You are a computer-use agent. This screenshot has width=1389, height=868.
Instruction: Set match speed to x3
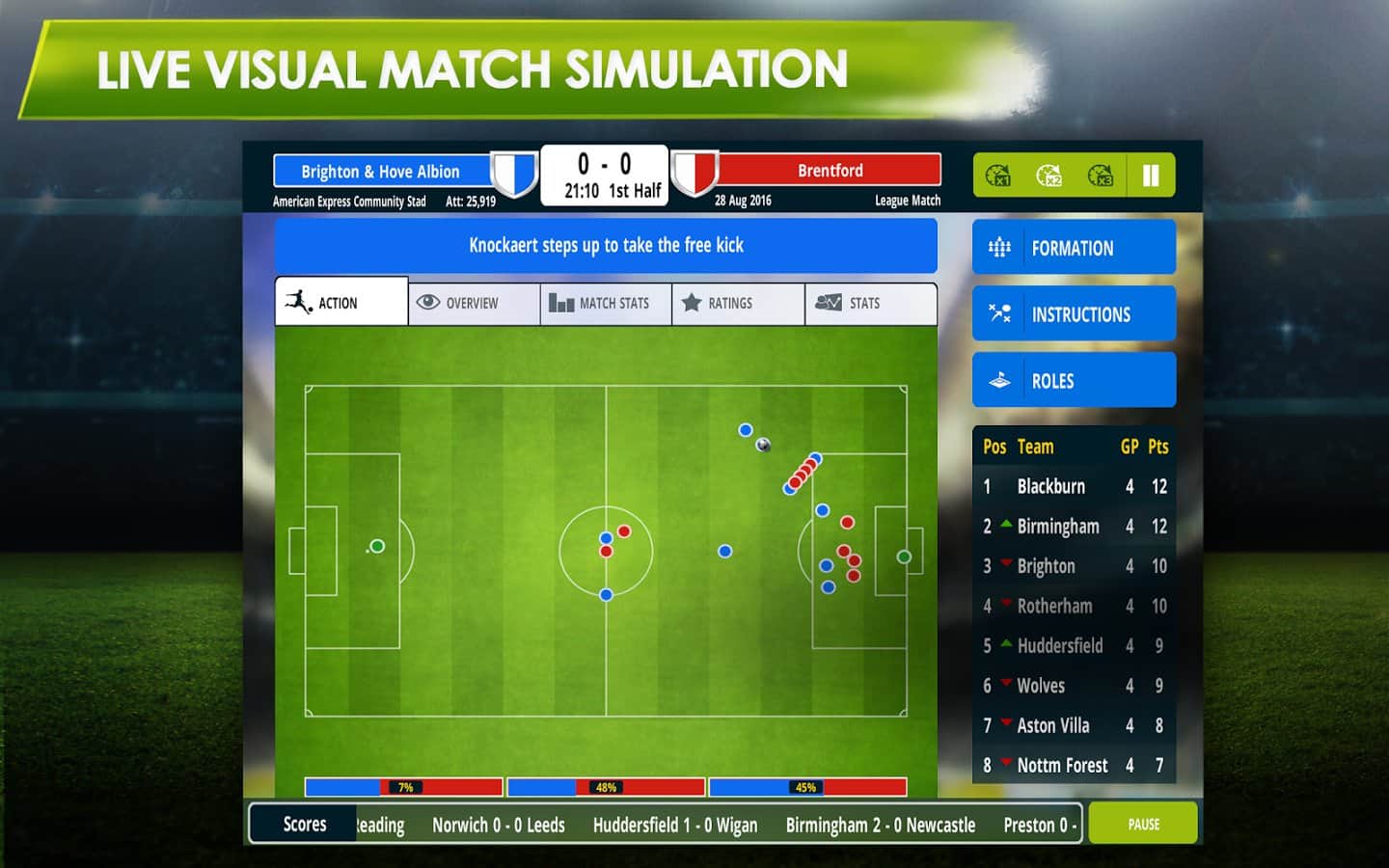tap(1100, 176)
